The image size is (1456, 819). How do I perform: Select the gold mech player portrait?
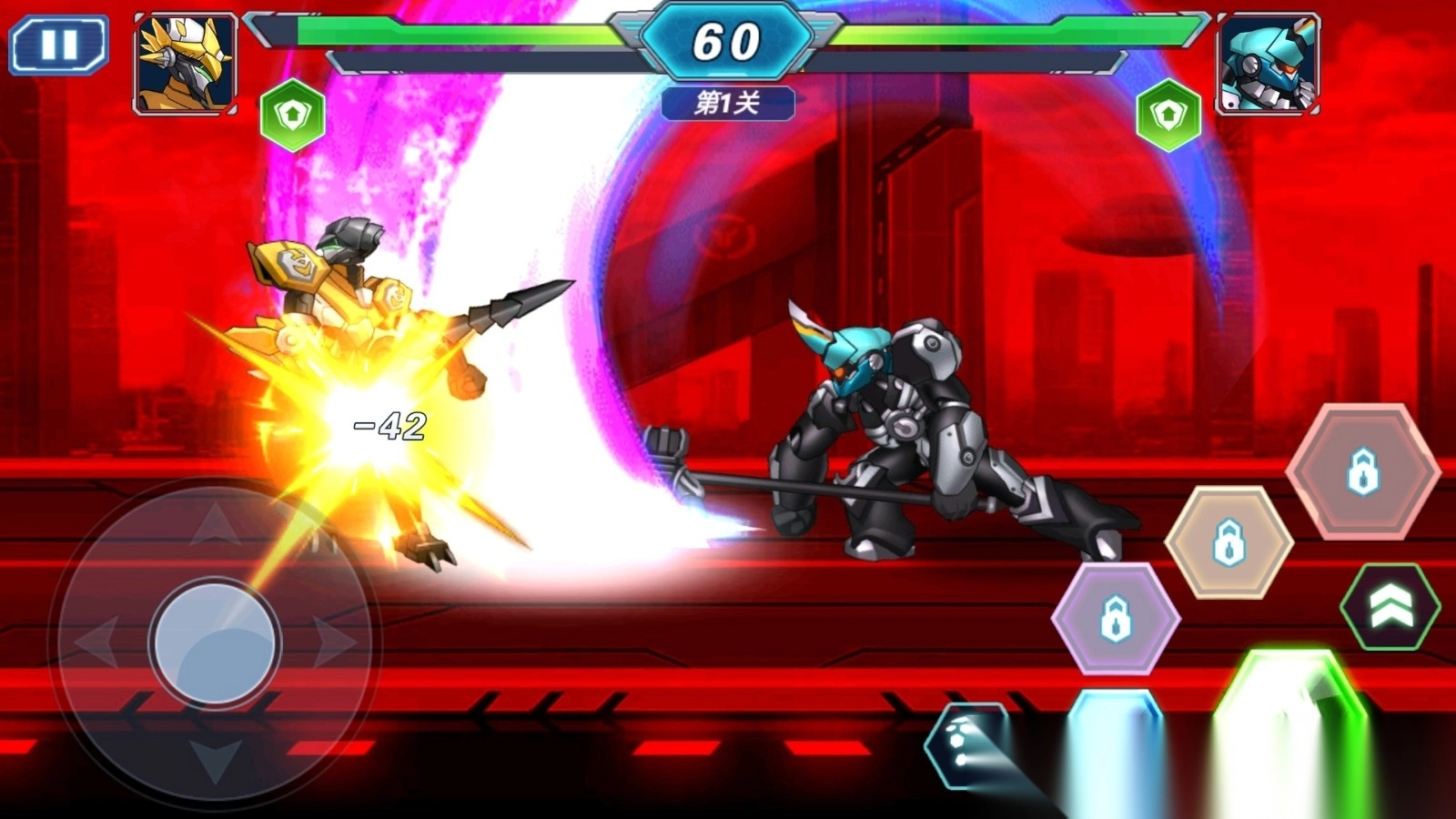[186, 64]
